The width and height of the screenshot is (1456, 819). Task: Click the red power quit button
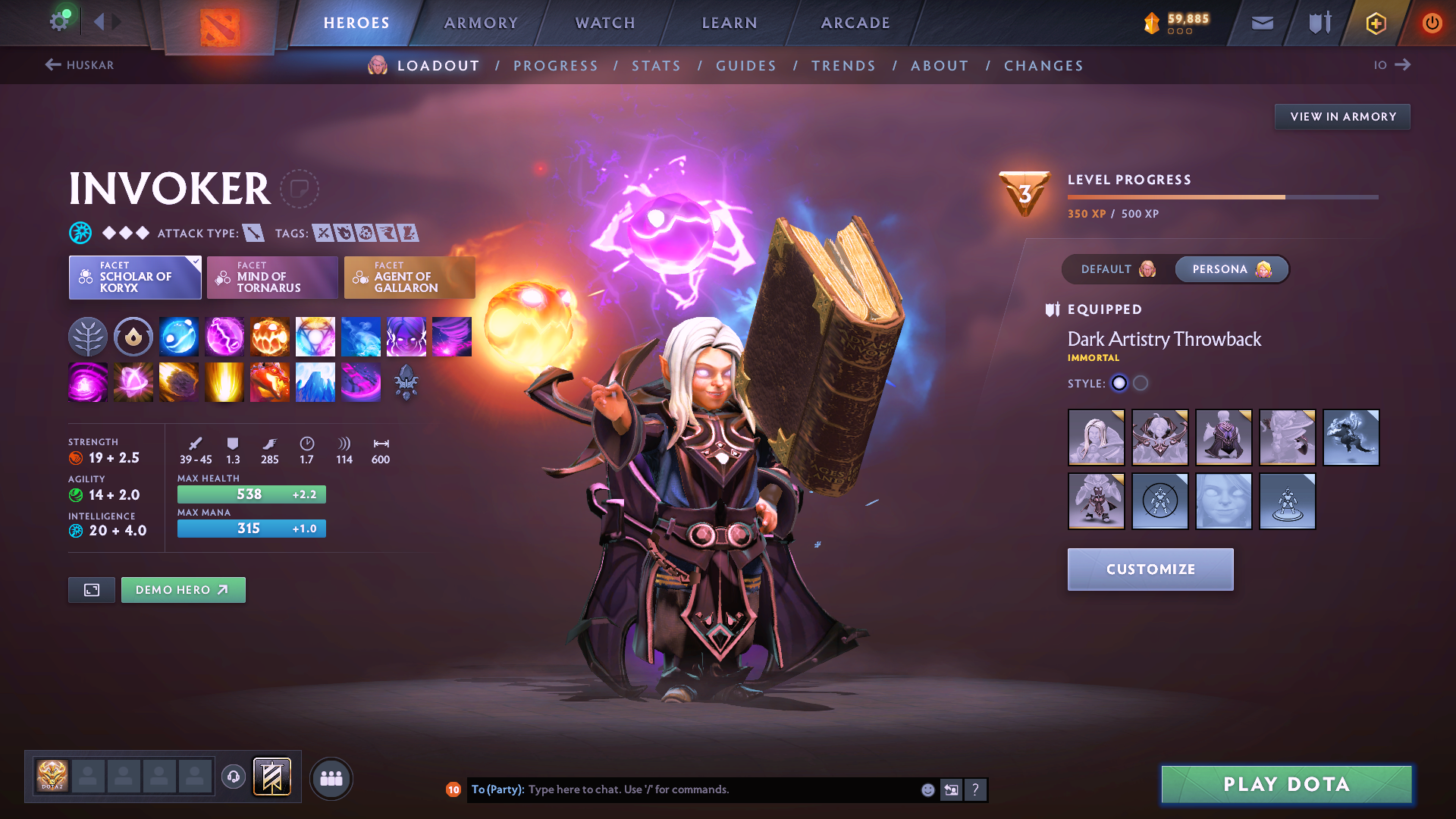pyautogui.click(x=1432, y=23)
